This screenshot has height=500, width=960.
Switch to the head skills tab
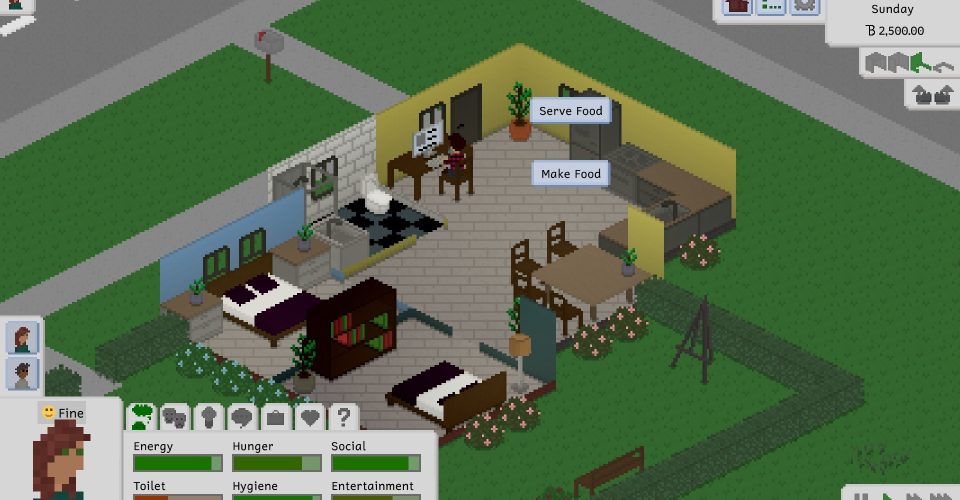point(208,416)
